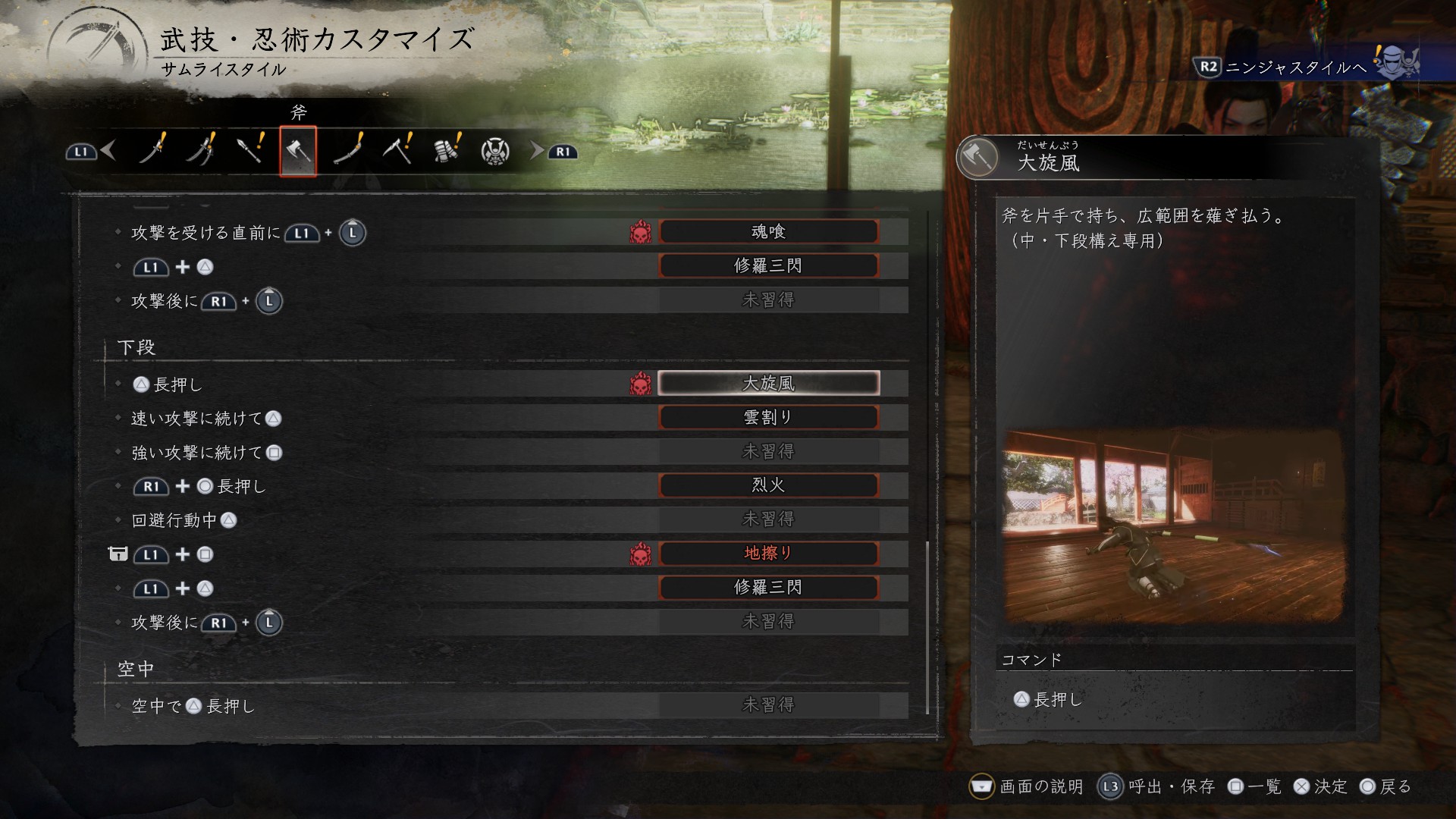The height and width of the screenshot is (819, 1456).
Task: Choose the unlearned slot for 回避行動中
Action: 769,519
